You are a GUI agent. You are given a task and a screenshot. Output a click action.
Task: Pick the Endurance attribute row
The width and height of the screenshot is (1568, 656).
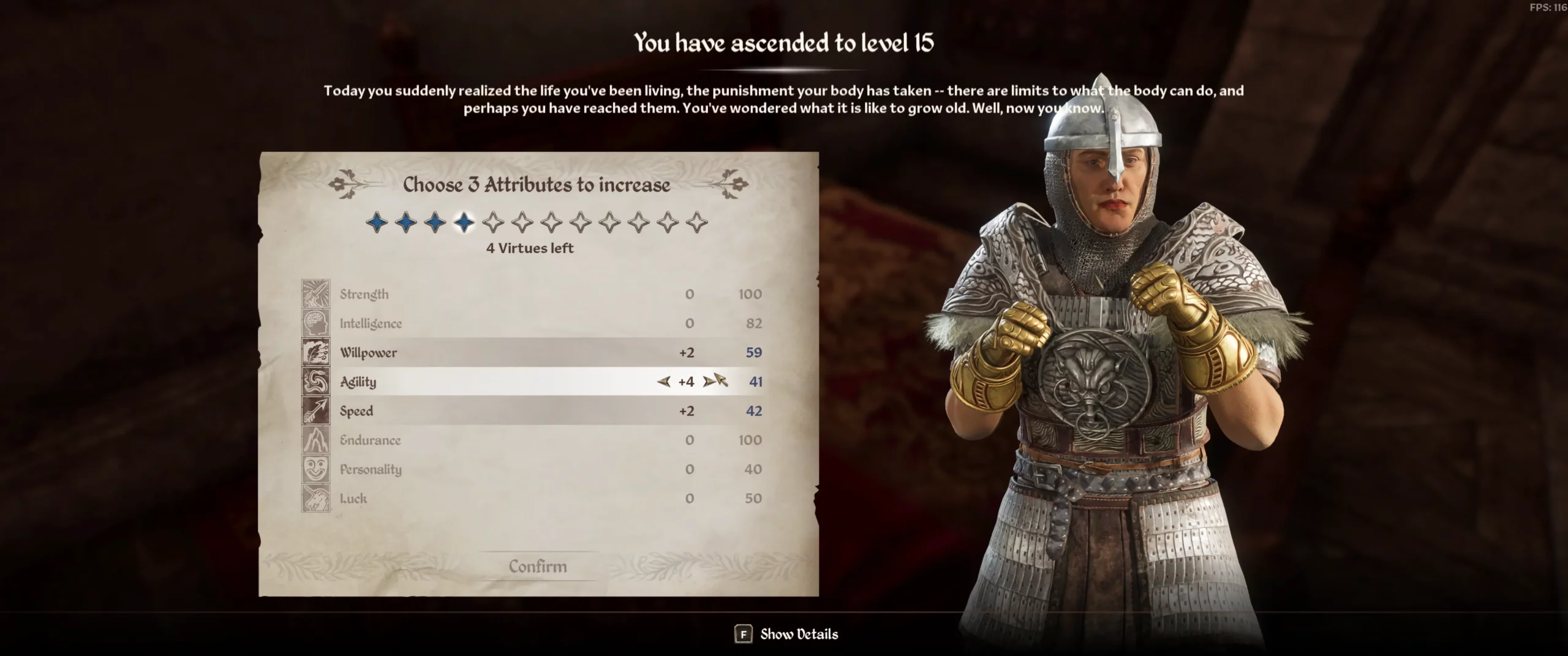(x=532, y=440)
